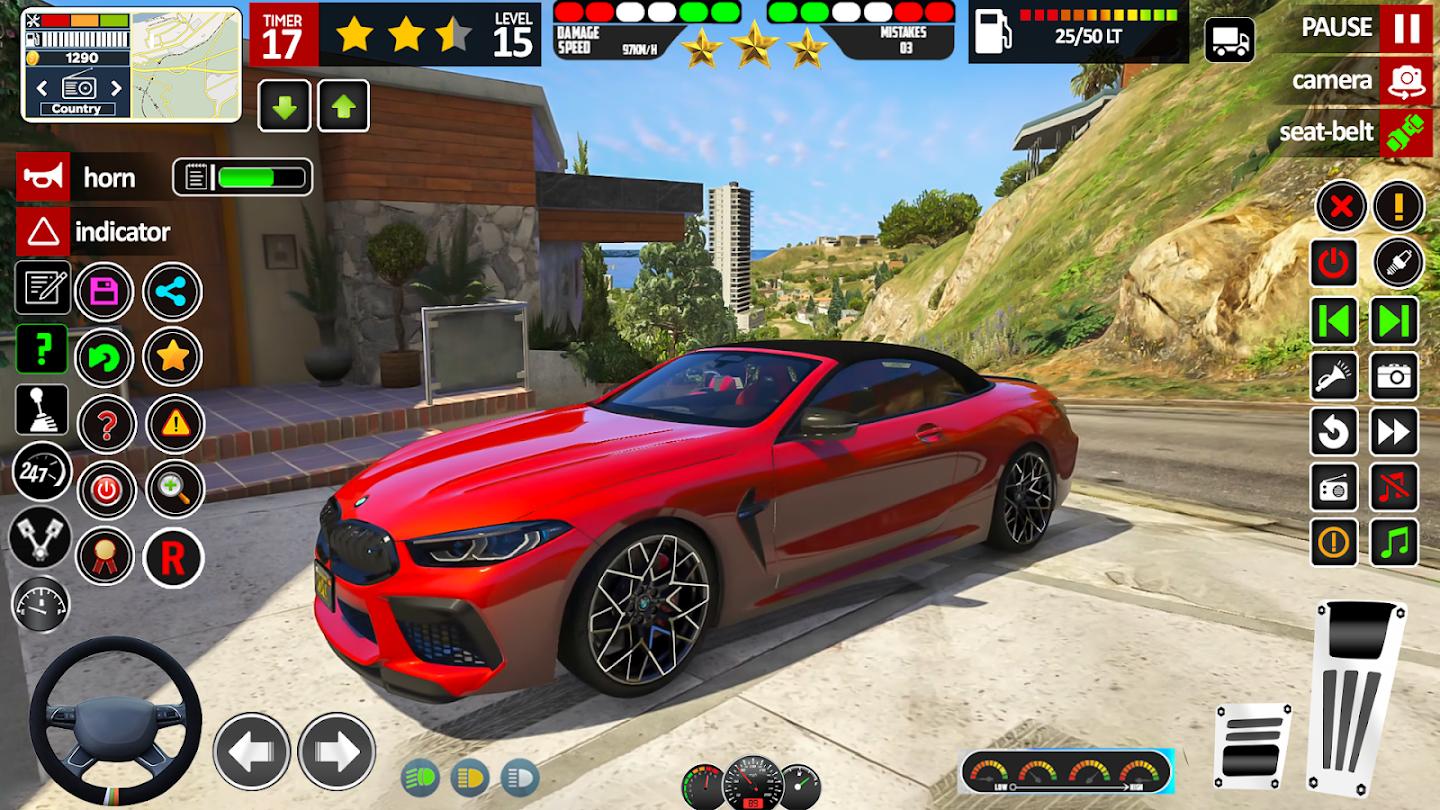Image resolution: width=1440 pixels, height=810 pixels.
Task: Switch the camera view
Action: [x=1406, y=81]
